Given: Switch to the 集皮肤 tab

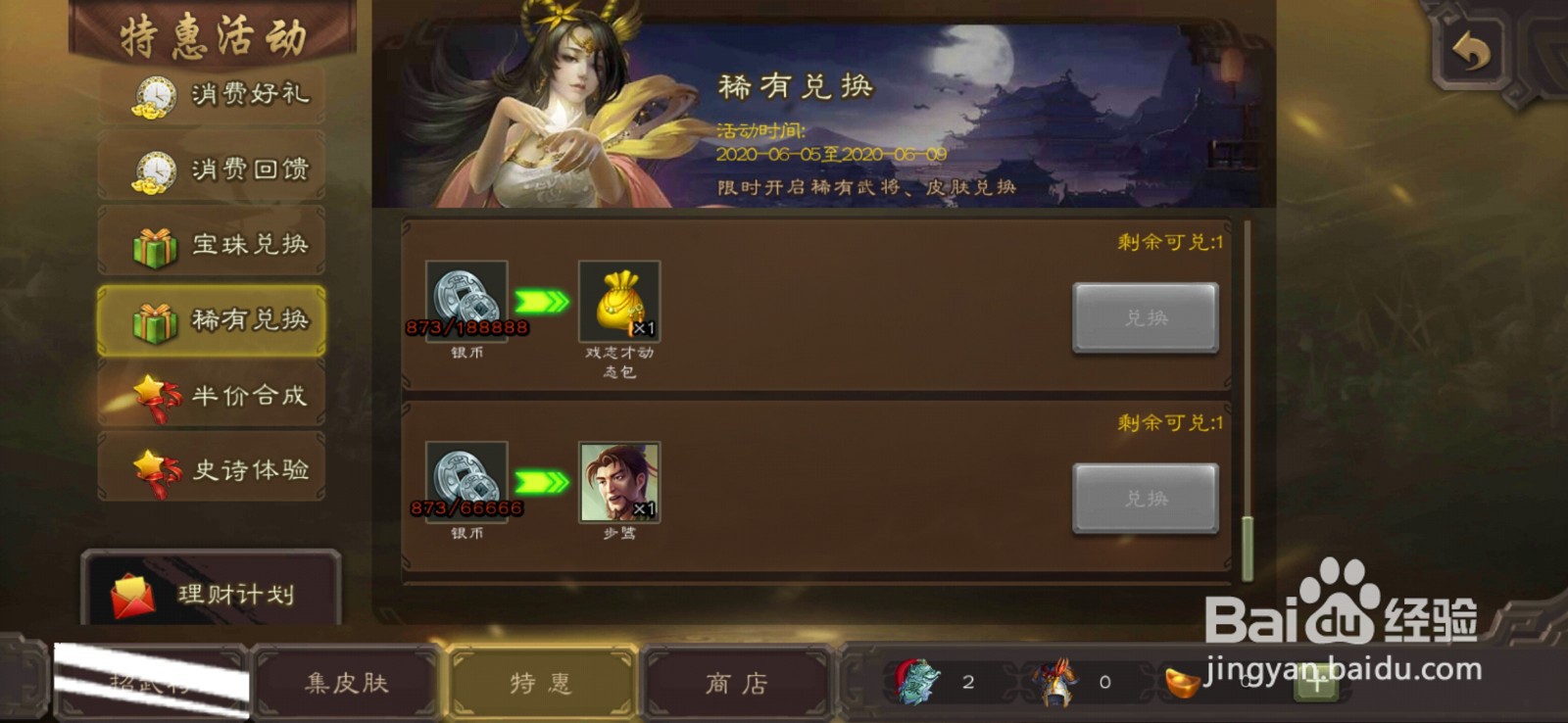Looking at the screenshot, I should pyautogui.click(x=348, y=685).
